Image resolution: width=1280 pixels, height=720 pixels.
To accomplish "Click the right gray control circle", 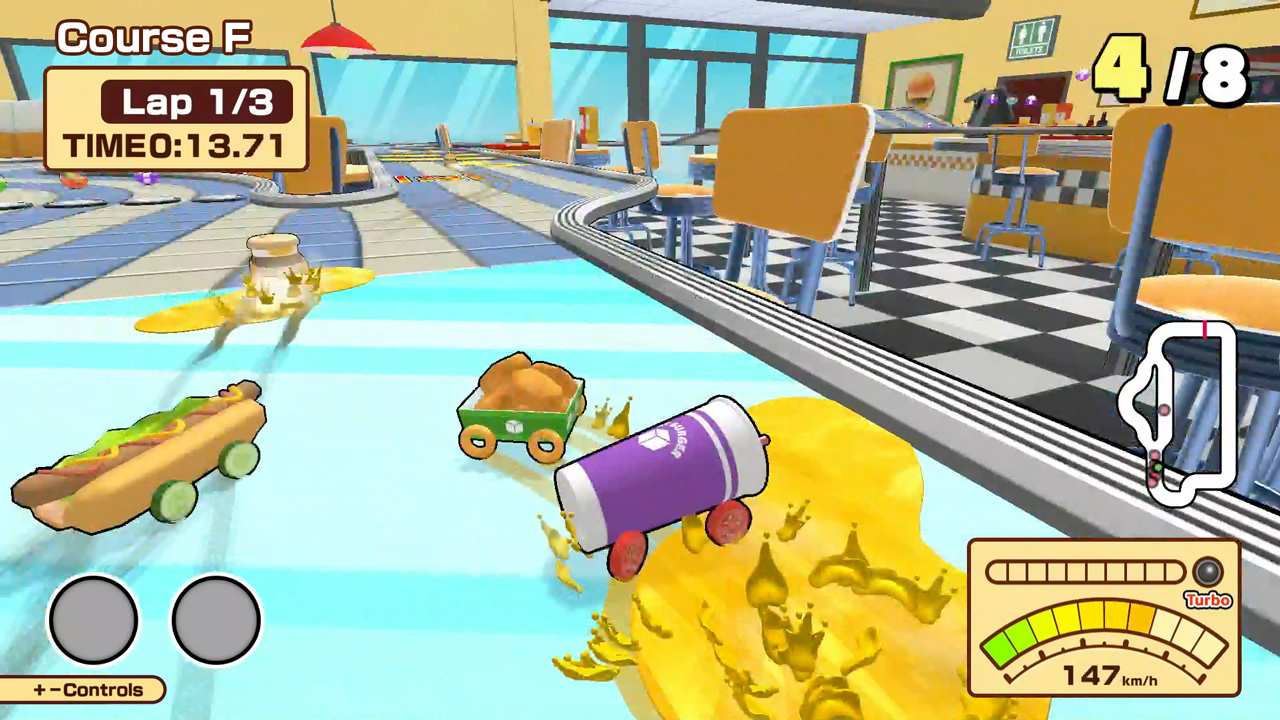I will [215, 620].
